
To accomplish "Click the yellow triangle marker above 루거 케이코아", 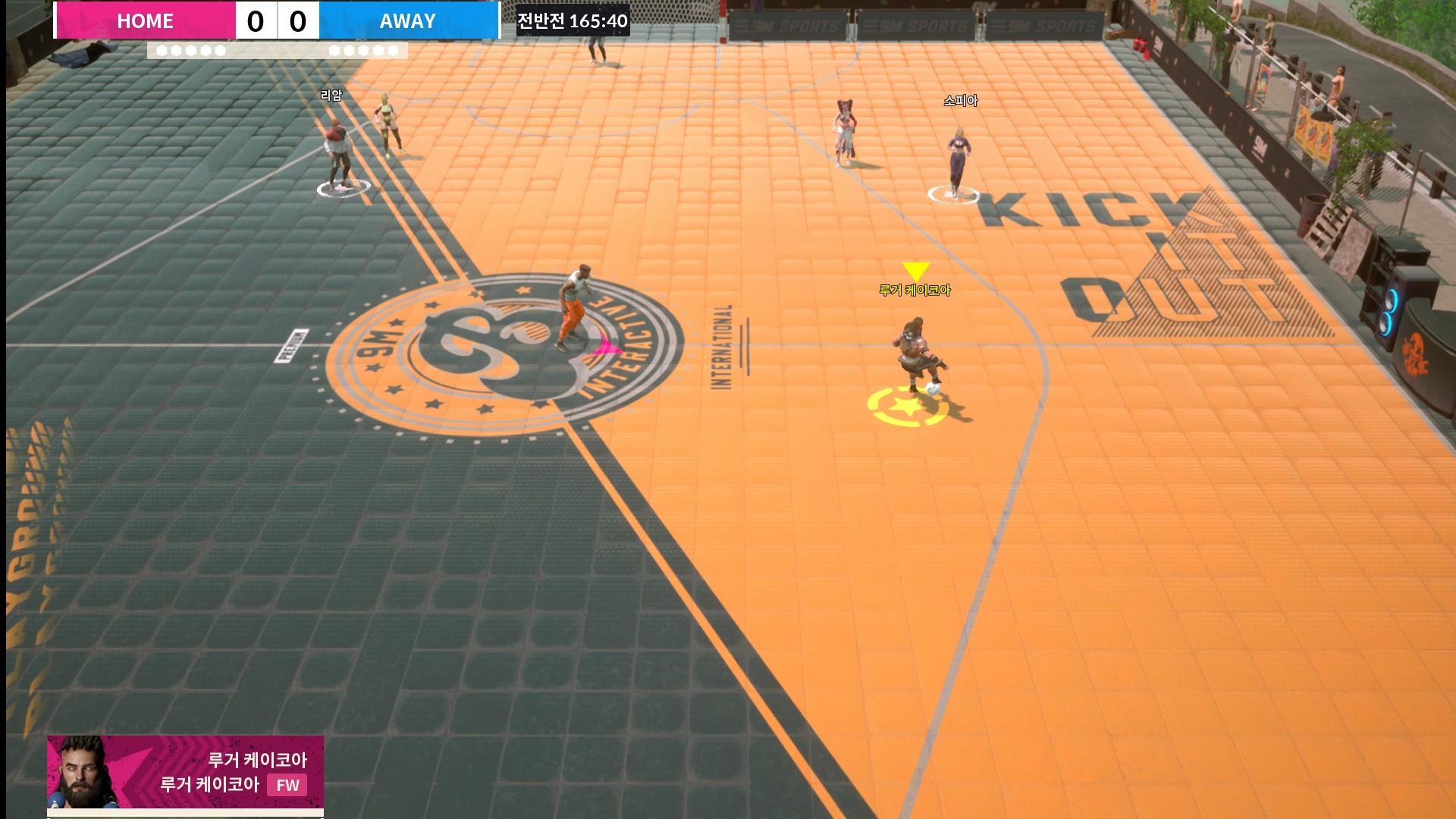I will point(915,270).
